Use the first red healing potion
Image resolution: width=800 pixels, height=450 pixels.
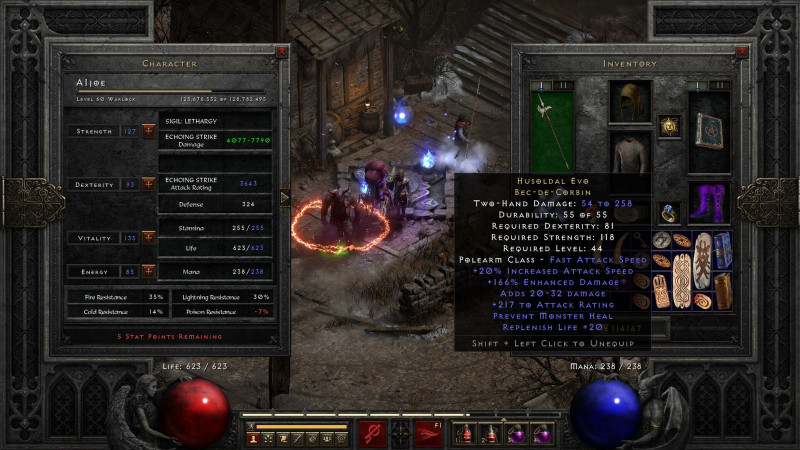467,434
